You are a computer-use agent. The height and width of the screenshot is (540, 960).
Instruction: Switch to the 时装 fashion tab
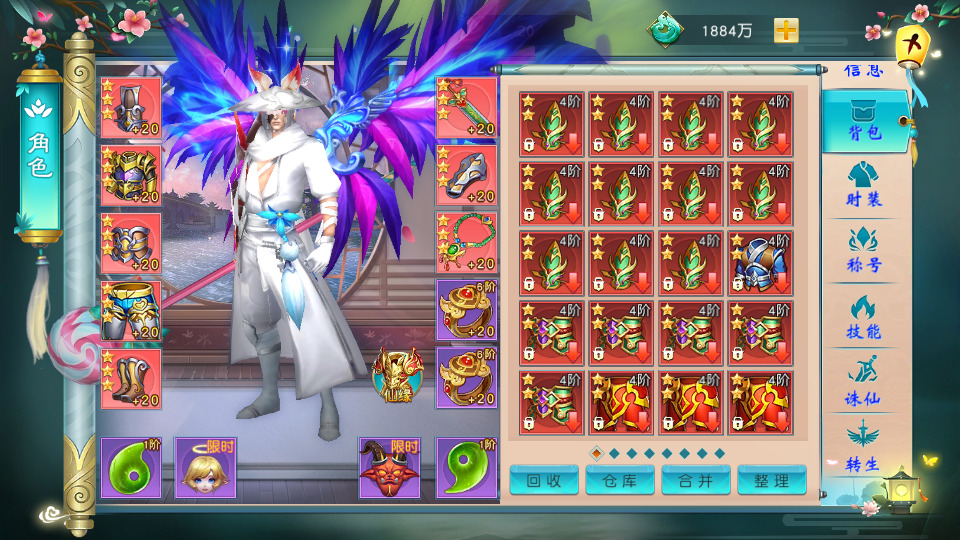862,185
